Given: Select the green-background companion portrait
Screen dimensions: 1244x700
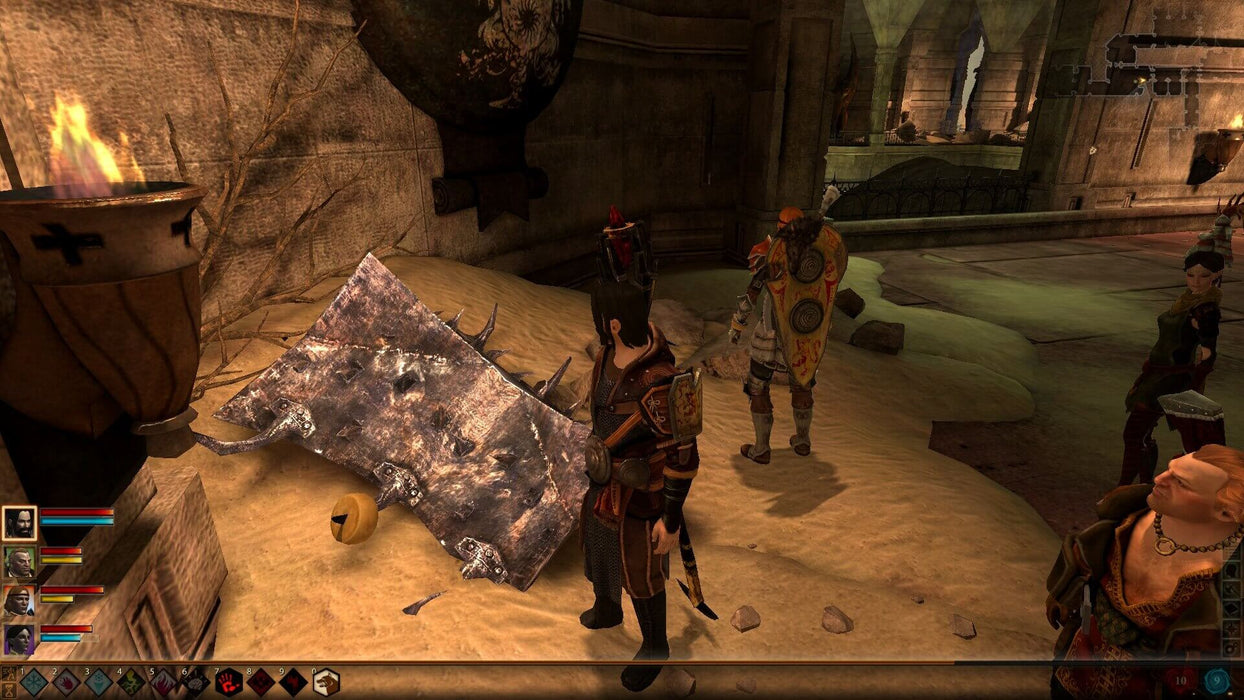Looking at the screenshot, I should [19, 563].
